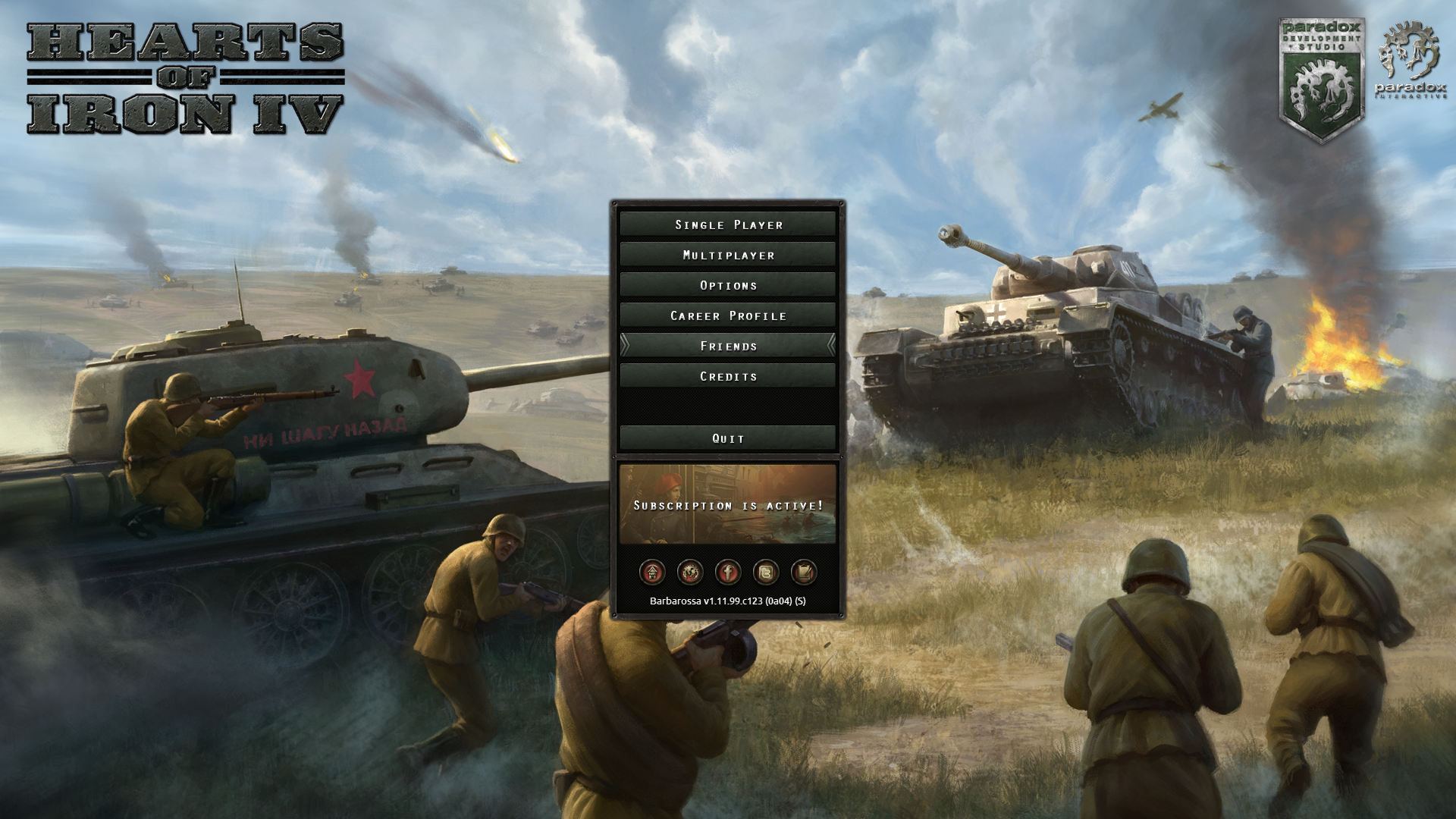Image resolution: width=1456 pixels, height=819 pixels.
Task: View the Career Profile
Action: [x=728, y=315]
